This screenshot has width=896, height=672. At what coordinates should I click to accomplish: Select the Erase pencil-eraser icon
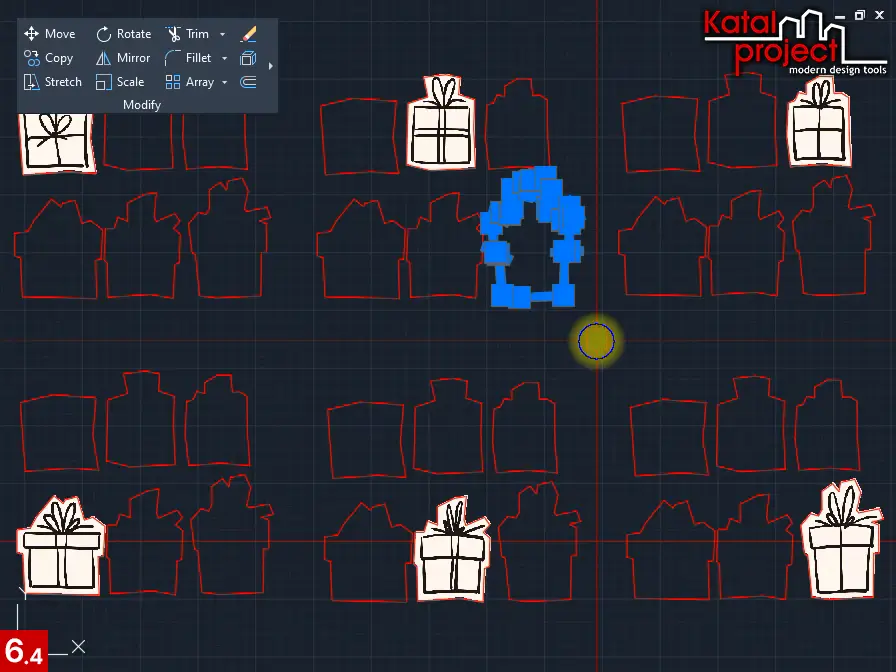point(249,34)
